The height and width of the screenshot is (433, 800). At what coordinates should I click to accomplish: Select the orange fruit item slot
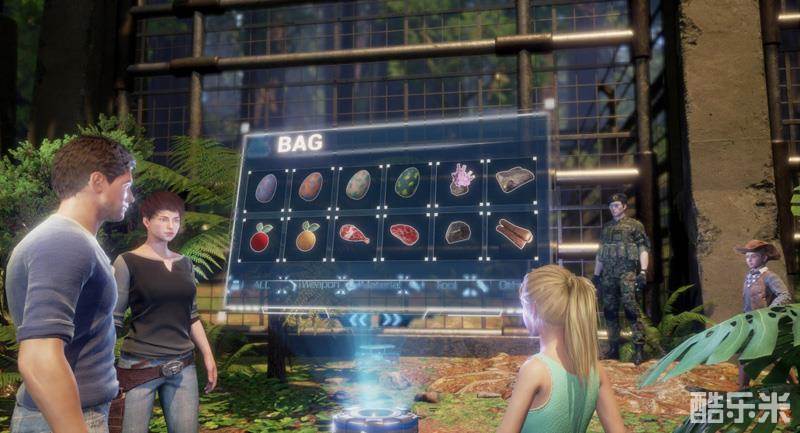[x=307, y=237]
